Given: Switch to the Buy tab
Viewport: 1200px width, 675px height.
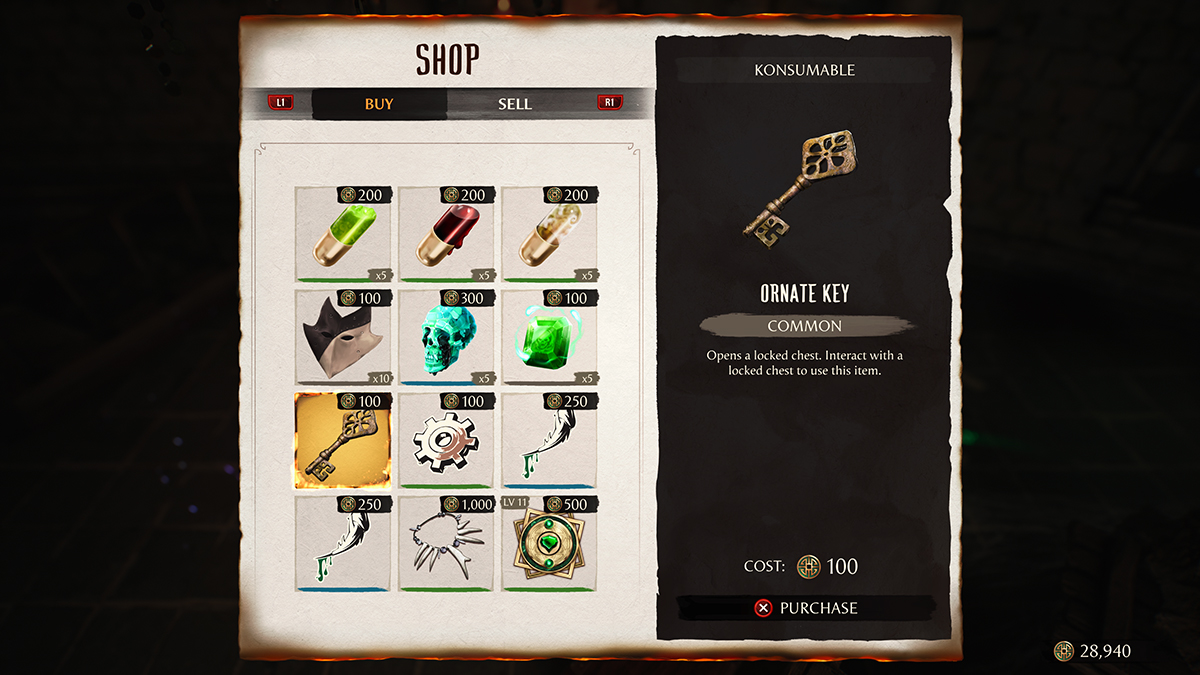Looking at the screenshot, I should click(x=379, y=104).
